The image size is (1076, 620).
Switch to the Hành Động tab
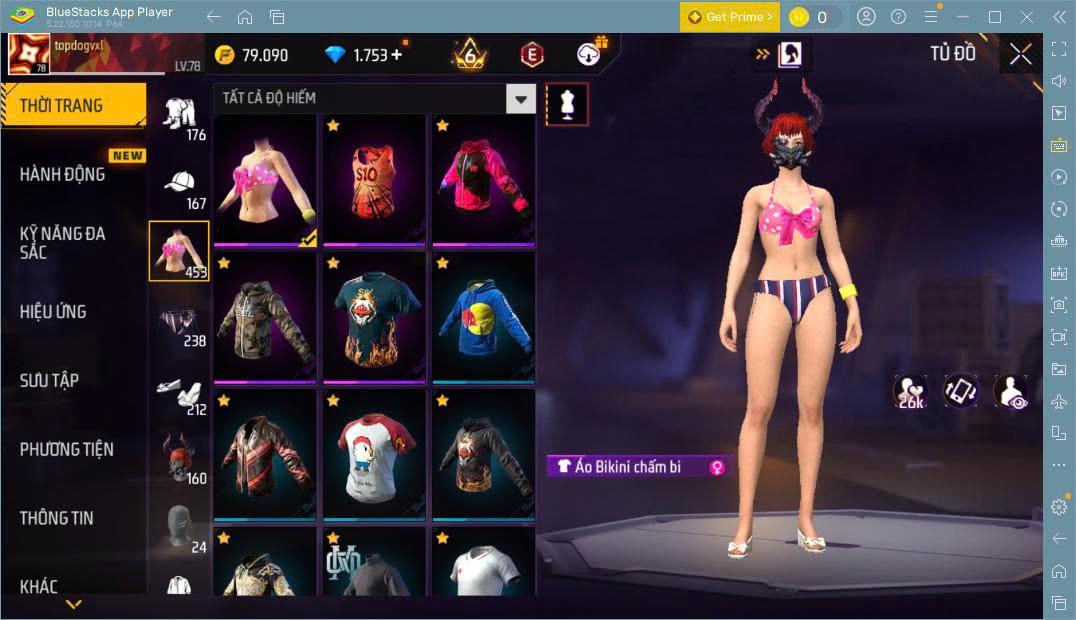(x=62, y=174)
